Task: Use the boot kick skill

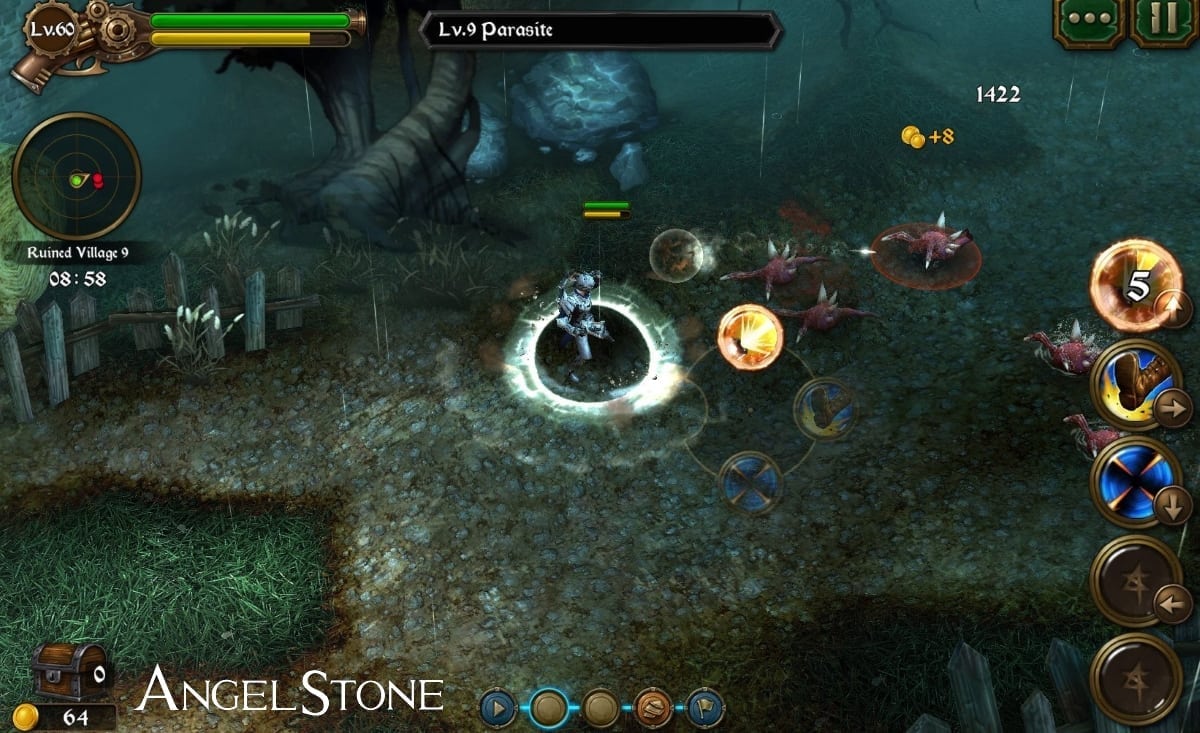Action: coord(1135,384)
